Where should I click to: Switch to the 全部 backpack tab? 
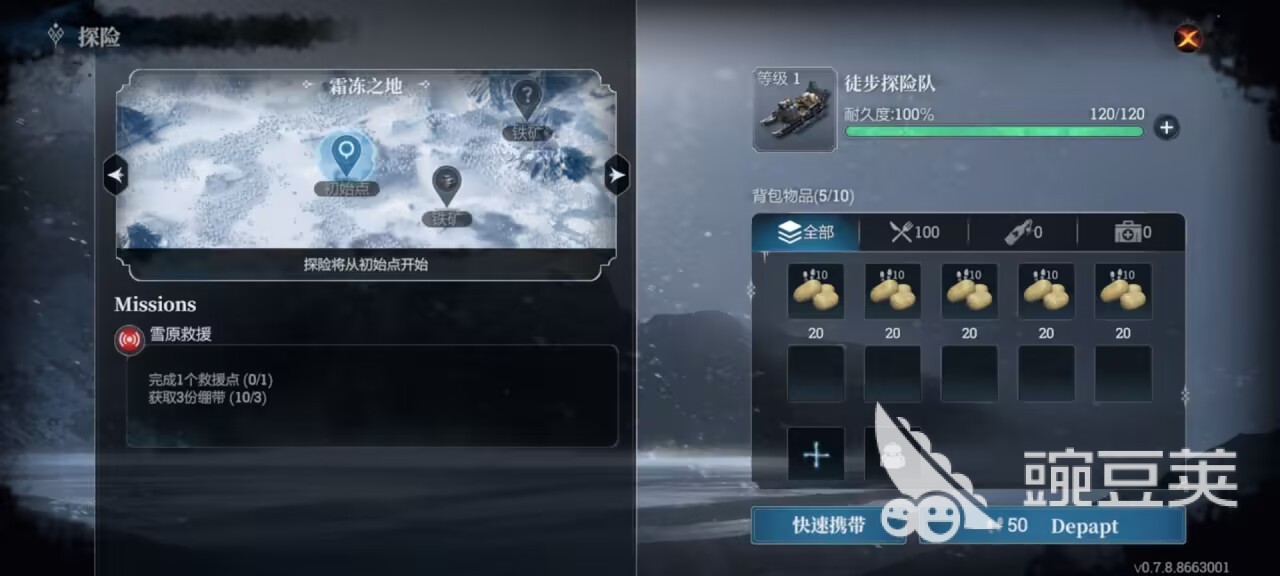click(x=806, y=233)
